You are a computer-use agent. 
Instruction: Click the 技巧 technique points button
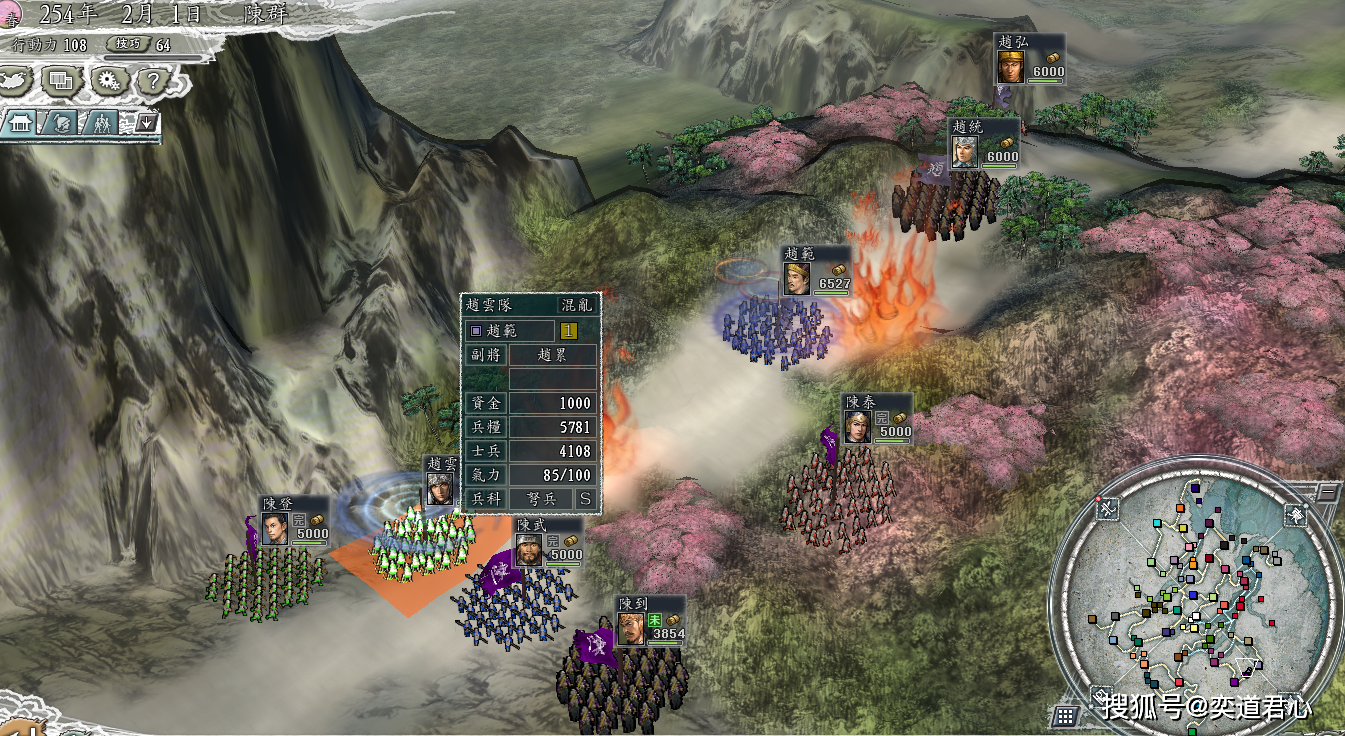131,44
